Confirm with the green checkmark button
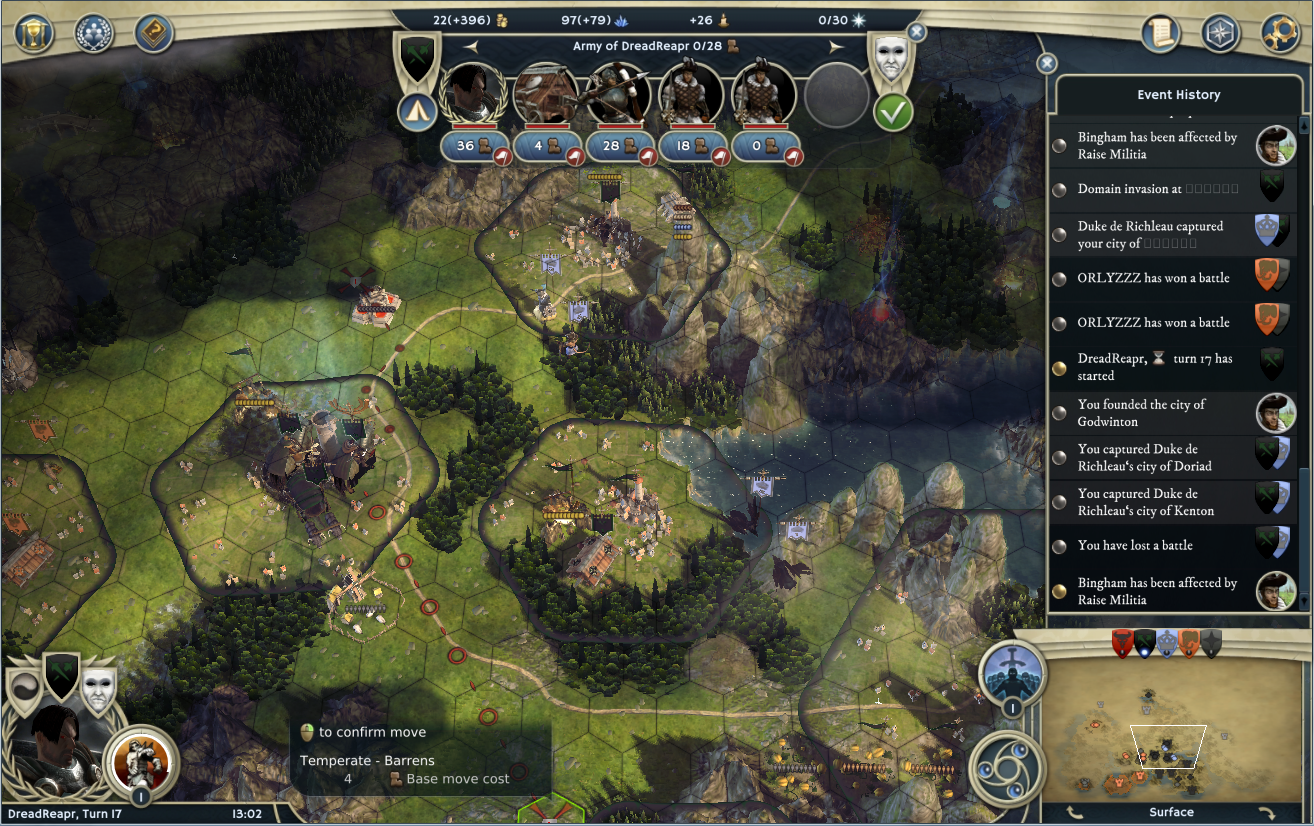 893,112
